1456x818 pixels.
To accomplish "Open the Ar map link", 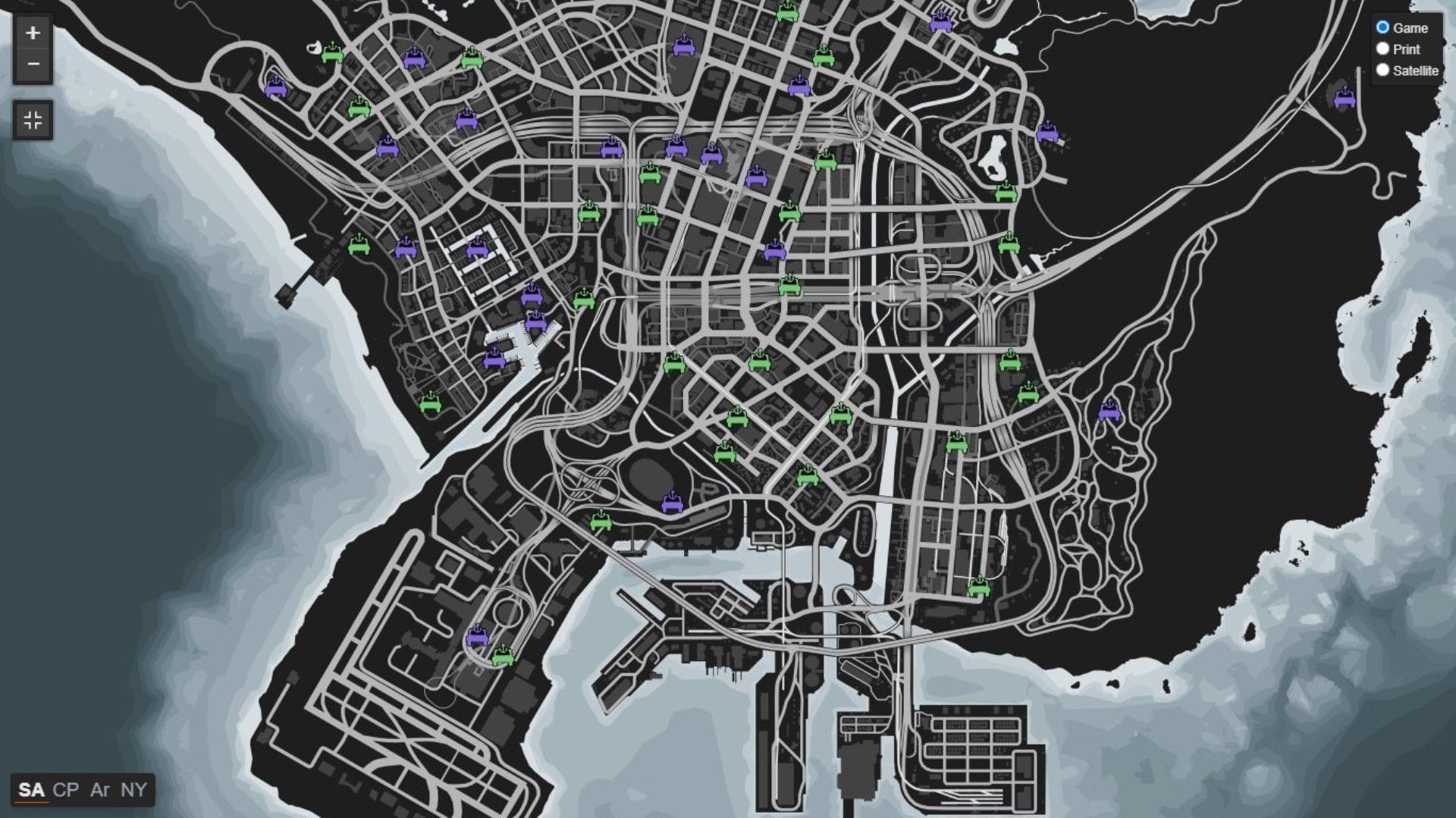I will (x=100, y=791).
